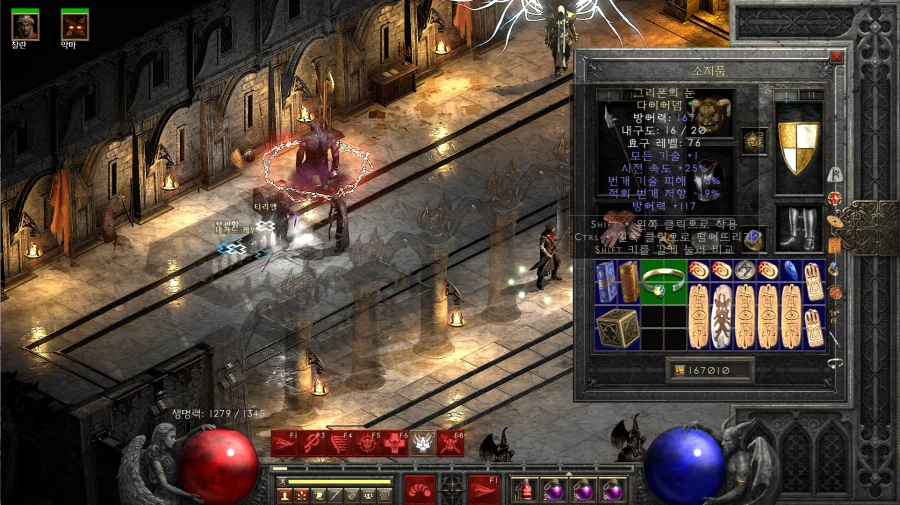Open the left-click skill selector with claw icon
The width and height of the screenshot is (900, 505).
point(419,490)
